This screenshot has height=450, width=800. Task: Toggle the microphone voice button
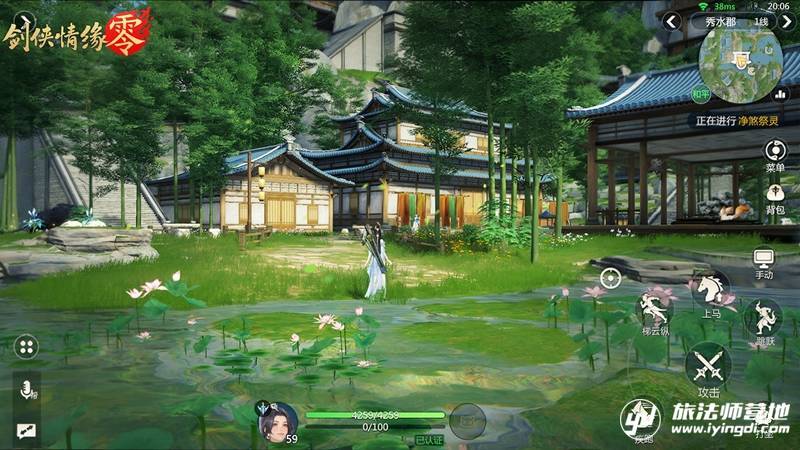point(24,388)
